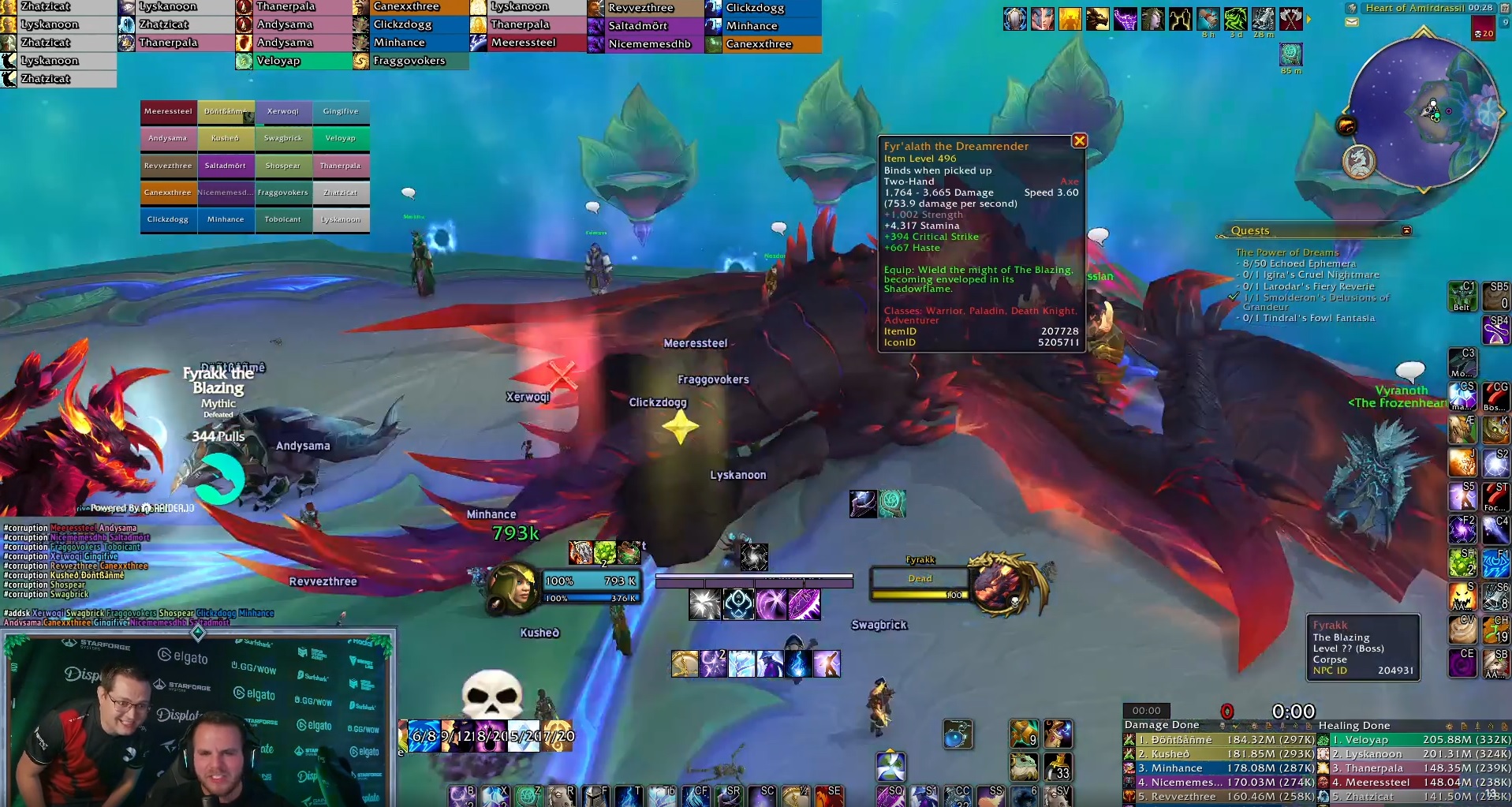Open the Damage Done meter title

pos(1161,725)
